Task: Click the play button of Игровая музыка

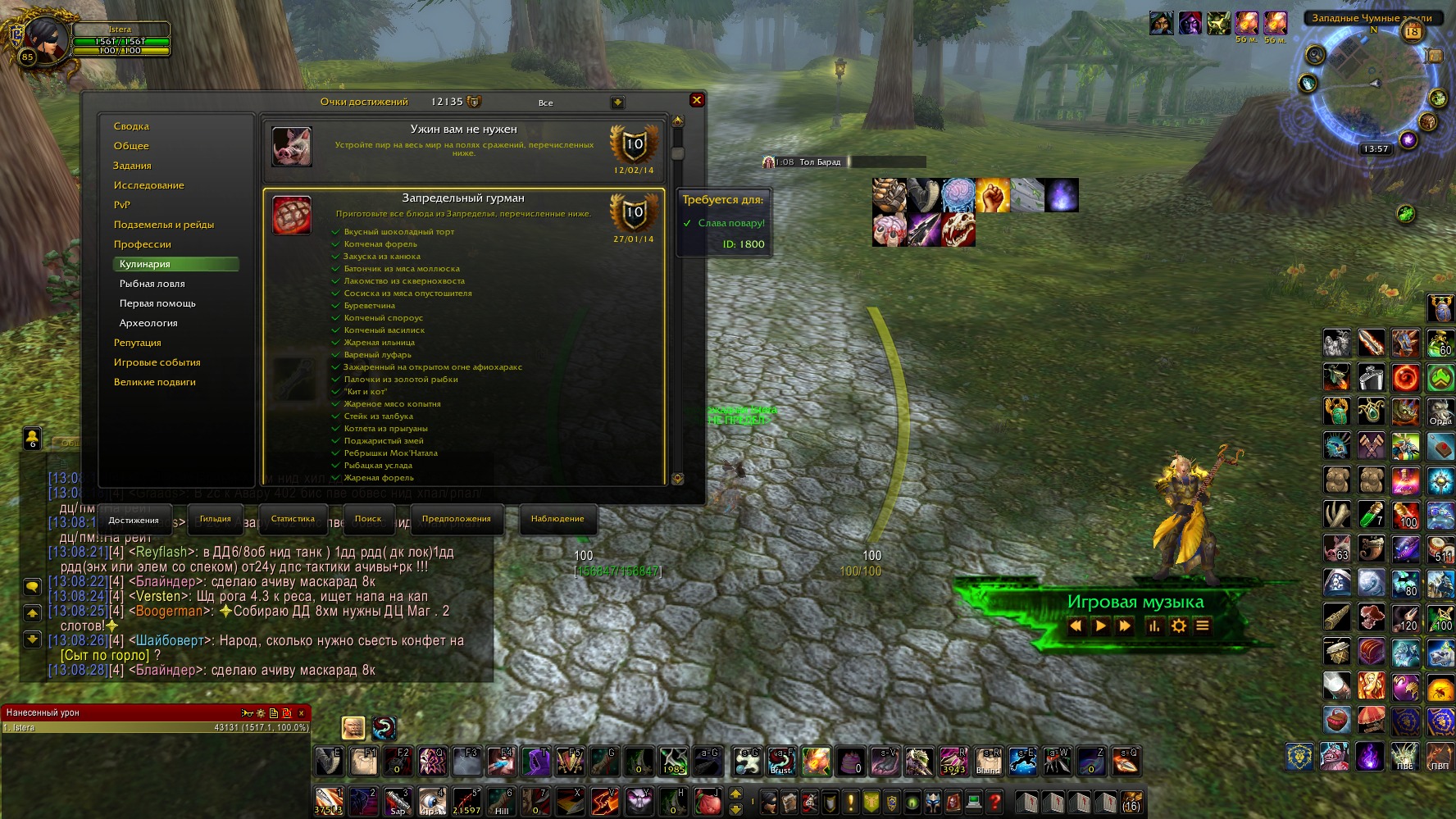Action: coord(1100,626)
